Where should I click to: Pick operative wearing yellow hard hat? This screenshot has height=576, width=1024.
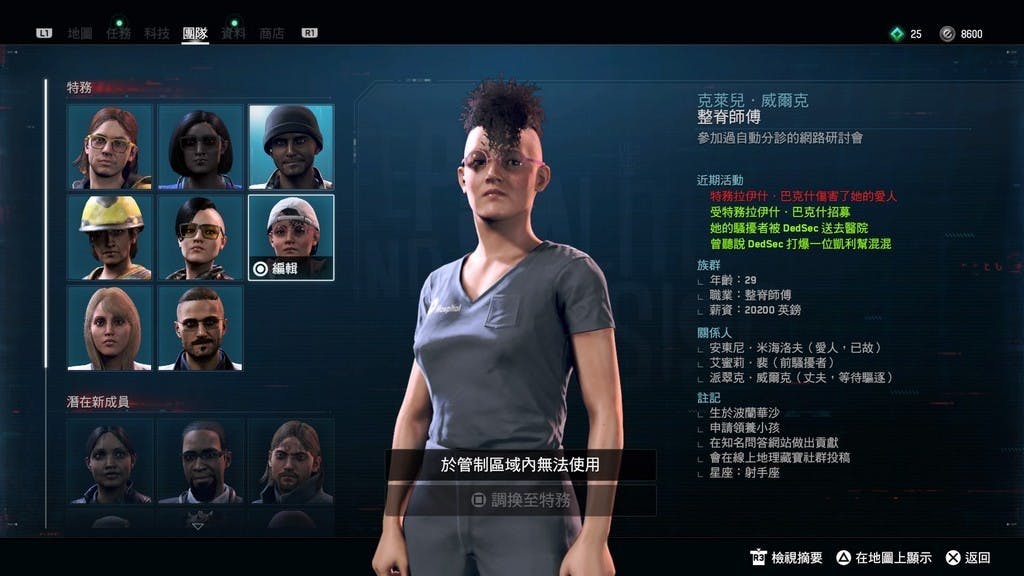tap(110, 237)
